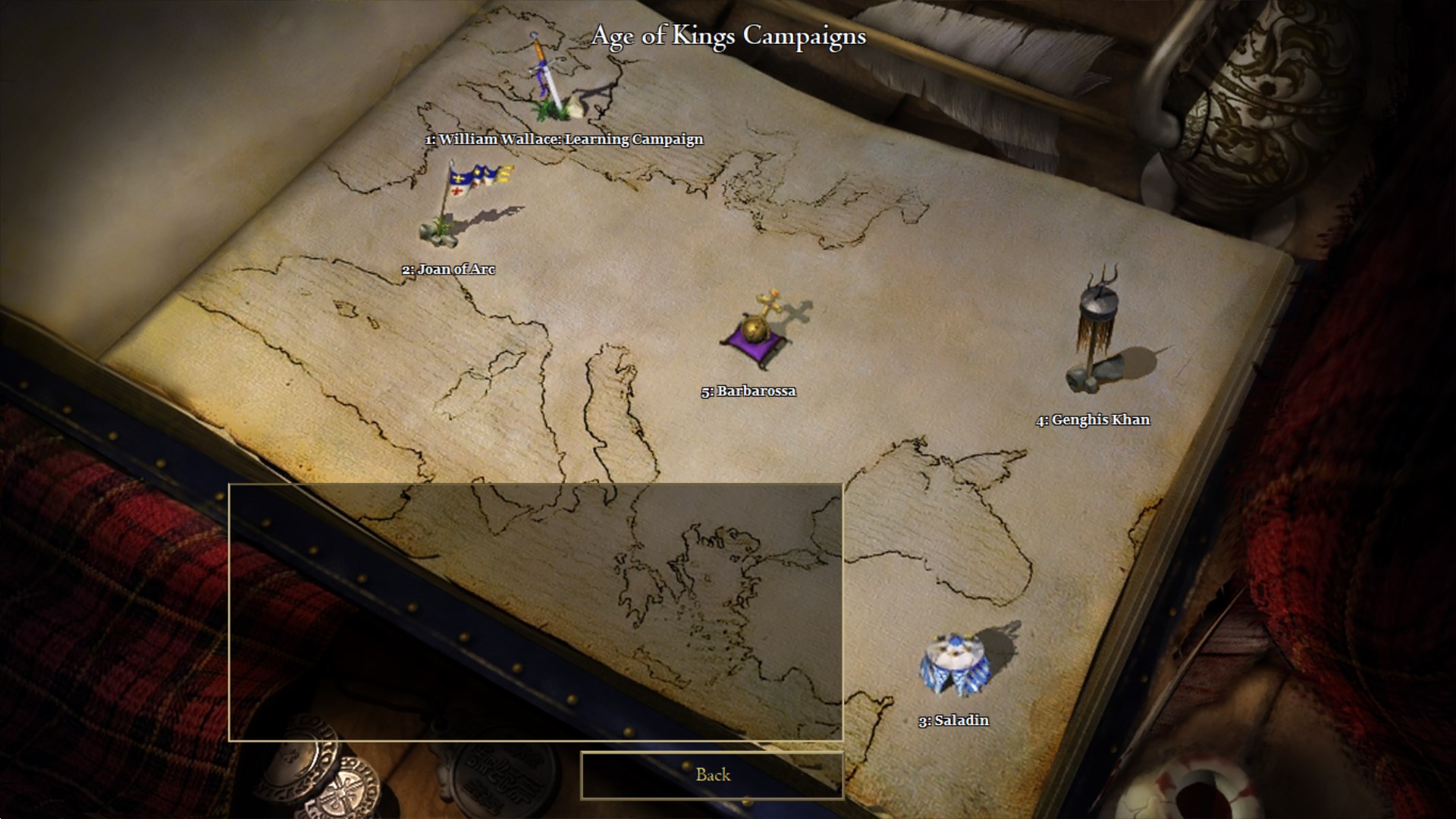Select the Barbarossa text label
Screen dimensions: 1456x819
point(748,391)
